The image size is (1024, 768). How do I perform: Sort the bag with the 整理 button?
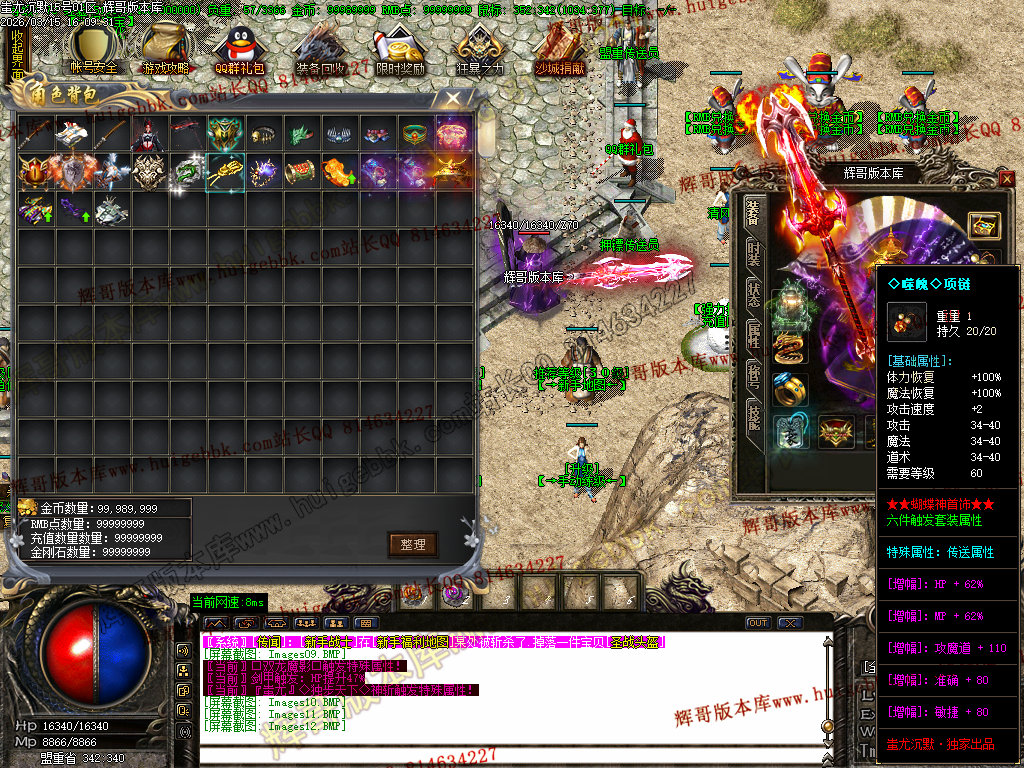click(413, 544)
